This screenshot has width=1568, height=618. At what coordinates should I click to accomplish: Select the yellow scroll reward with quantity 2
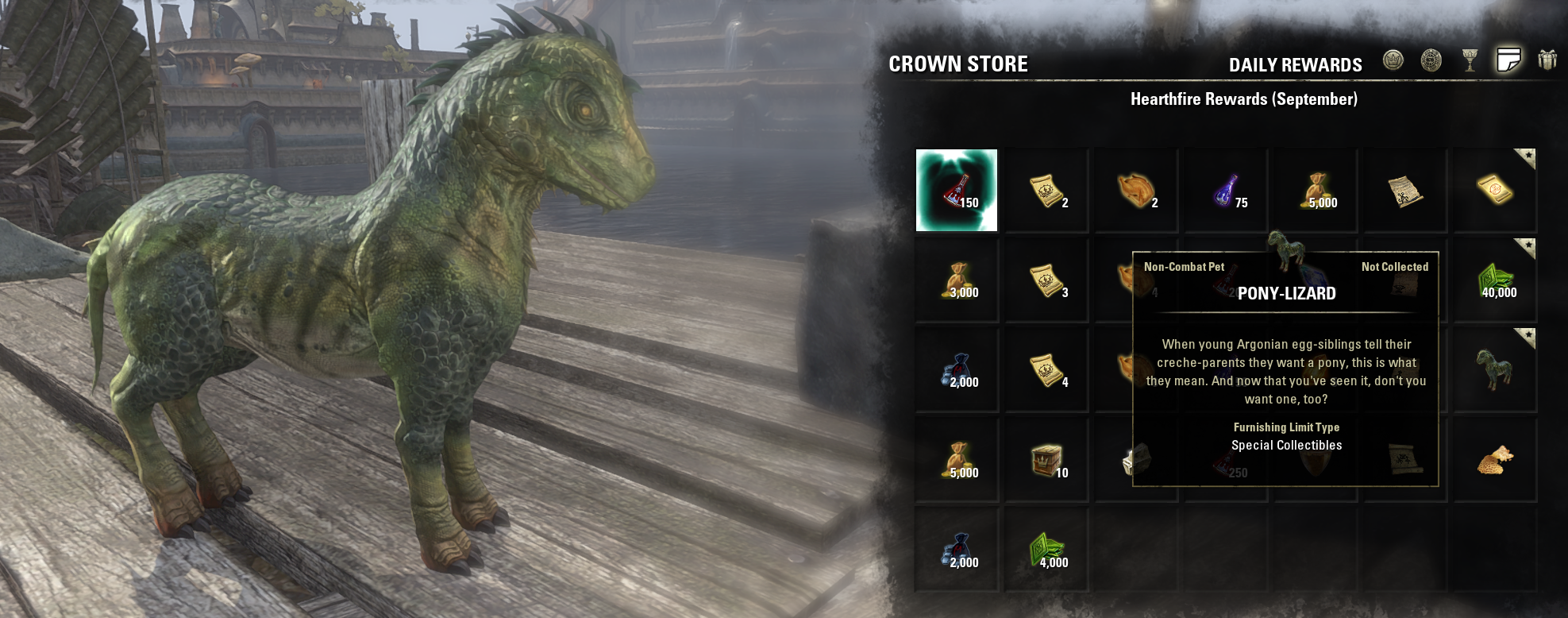point(1046,191)
